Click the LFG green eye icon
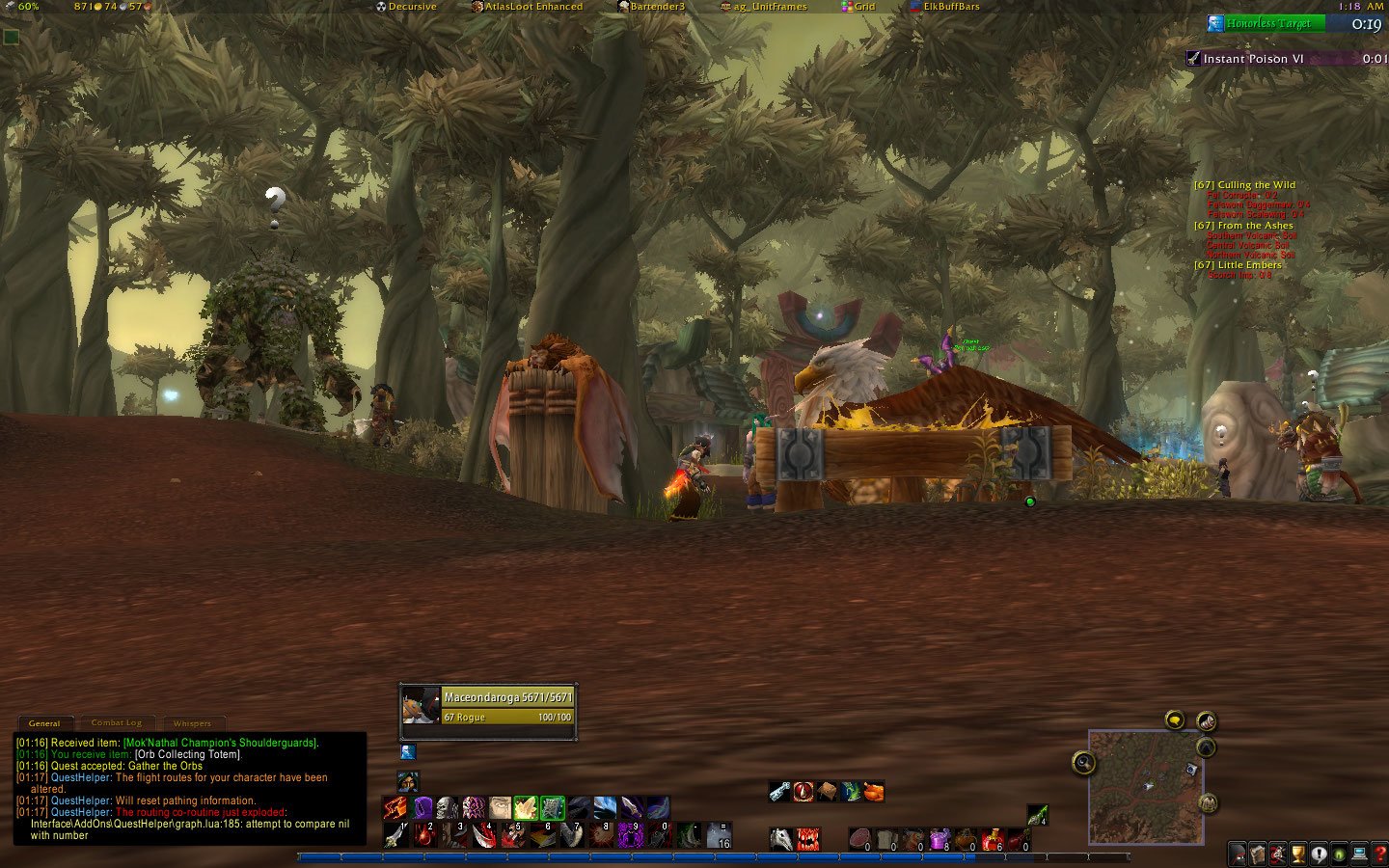1389x868 pixels. point(1338,854)
